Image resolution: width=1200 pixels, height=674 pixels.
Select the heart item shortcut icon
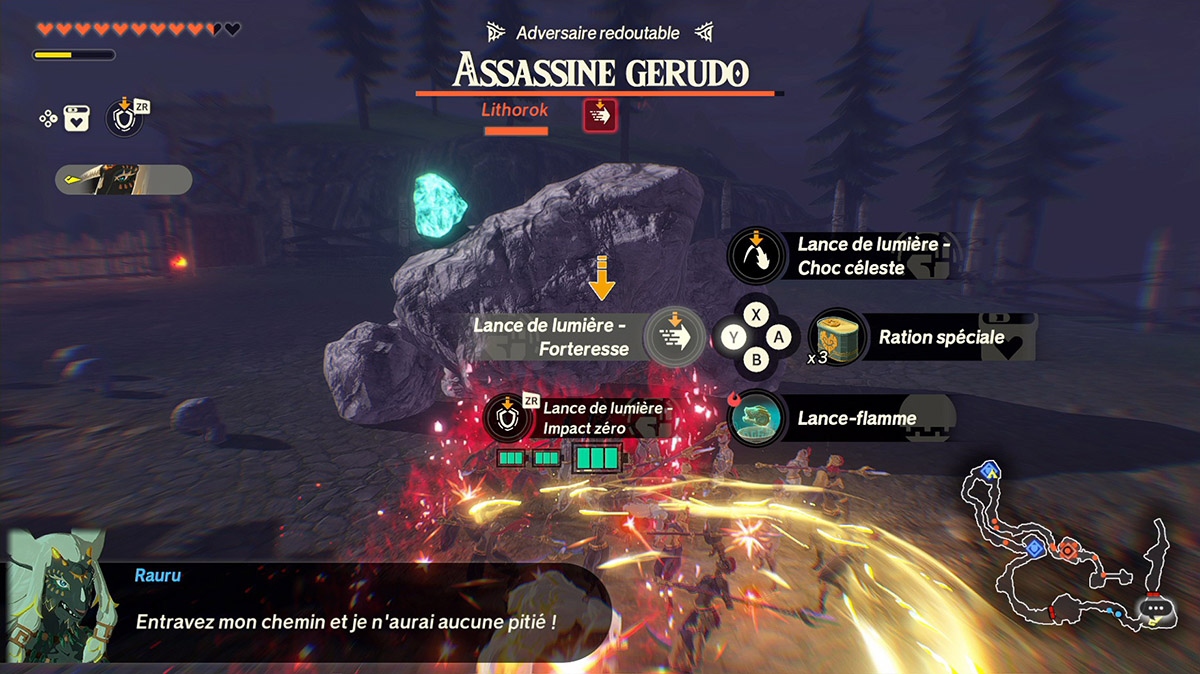tap(75, 119)
